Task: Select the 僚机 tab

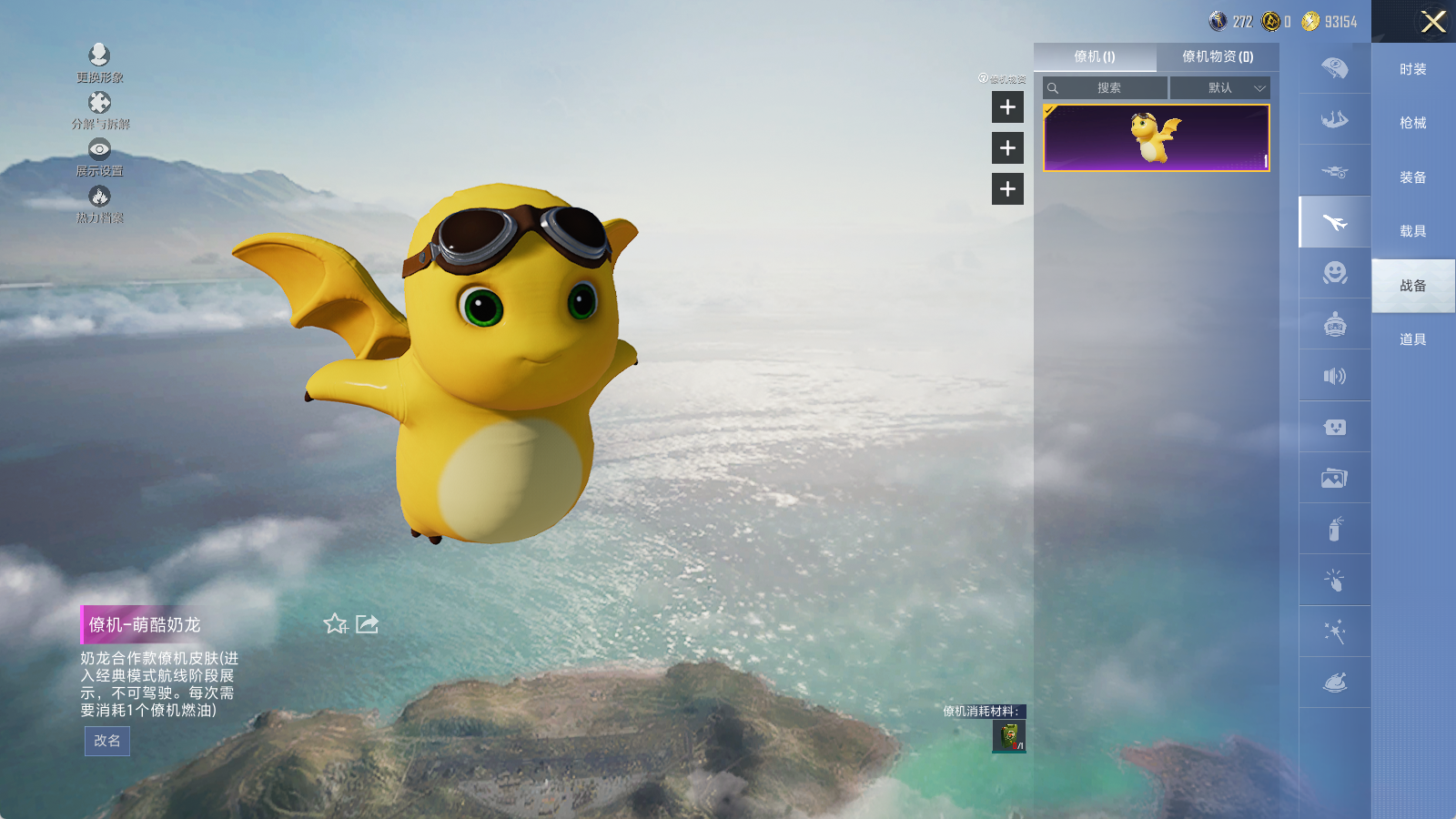Action: tap(1095, 56)
